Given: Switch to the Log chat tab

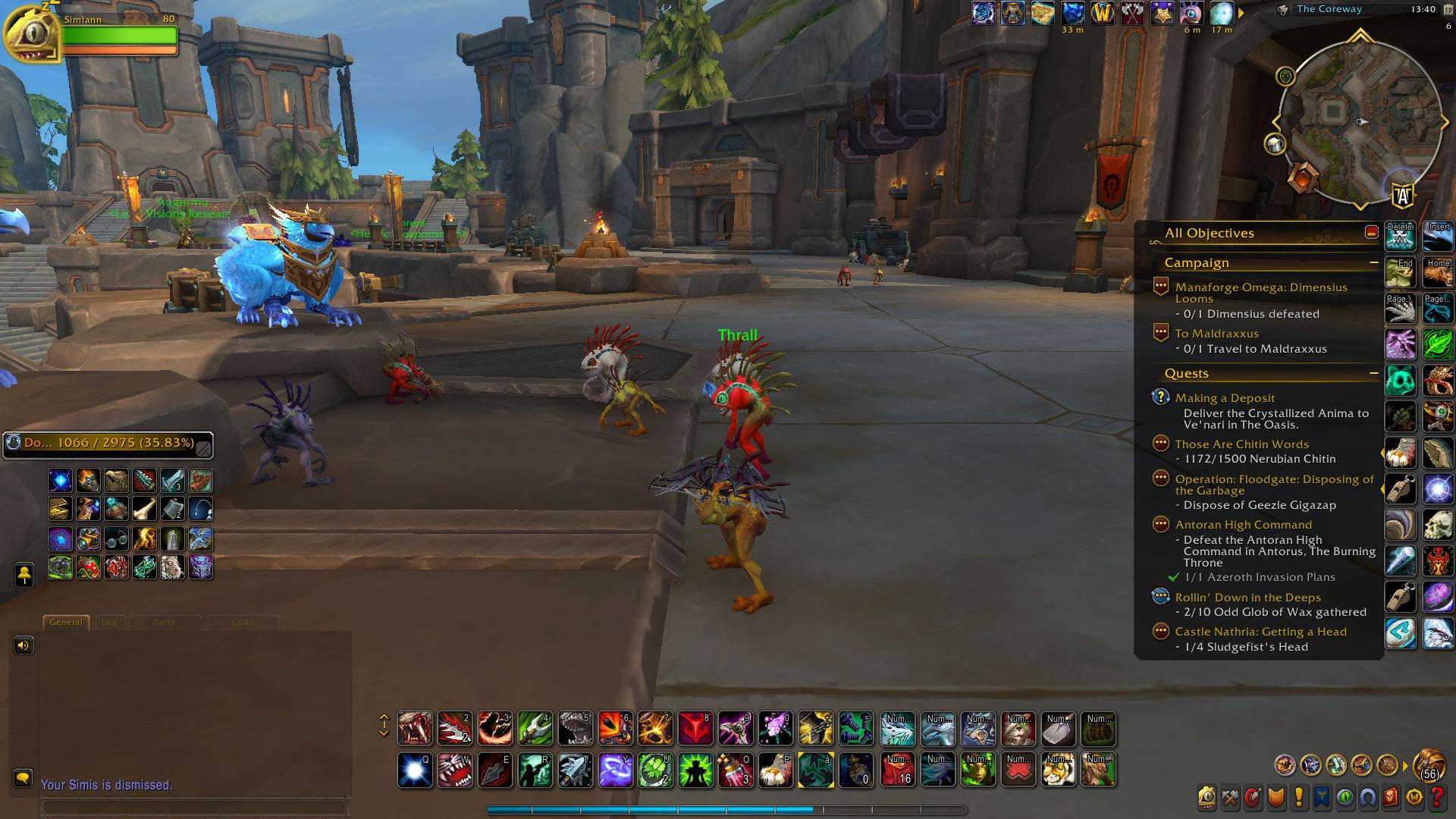Looking at the screenshot, I should [109, 623].
